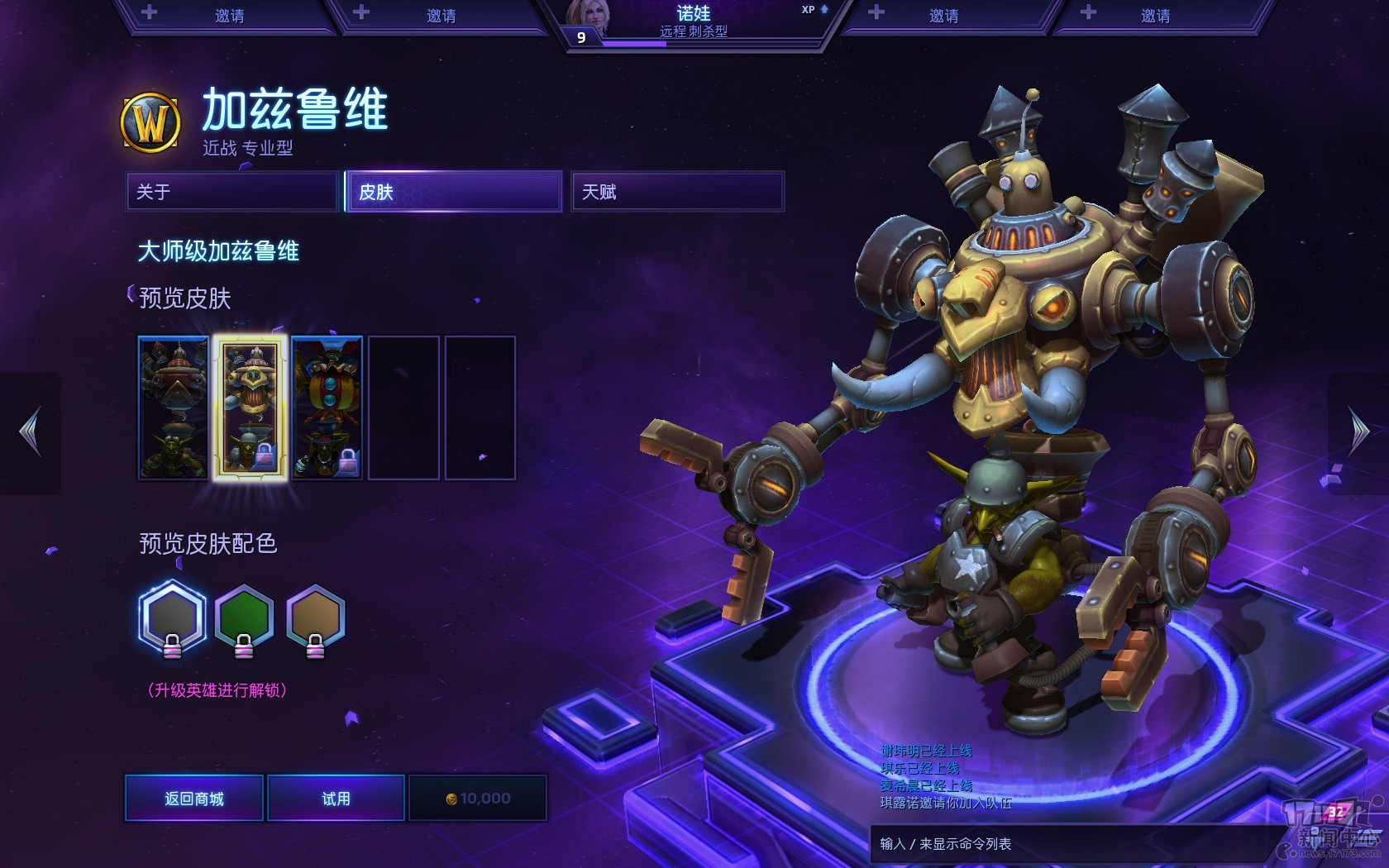Click the 返回商城 button
Screen dimensions: 1389x868
click(194, 798)
